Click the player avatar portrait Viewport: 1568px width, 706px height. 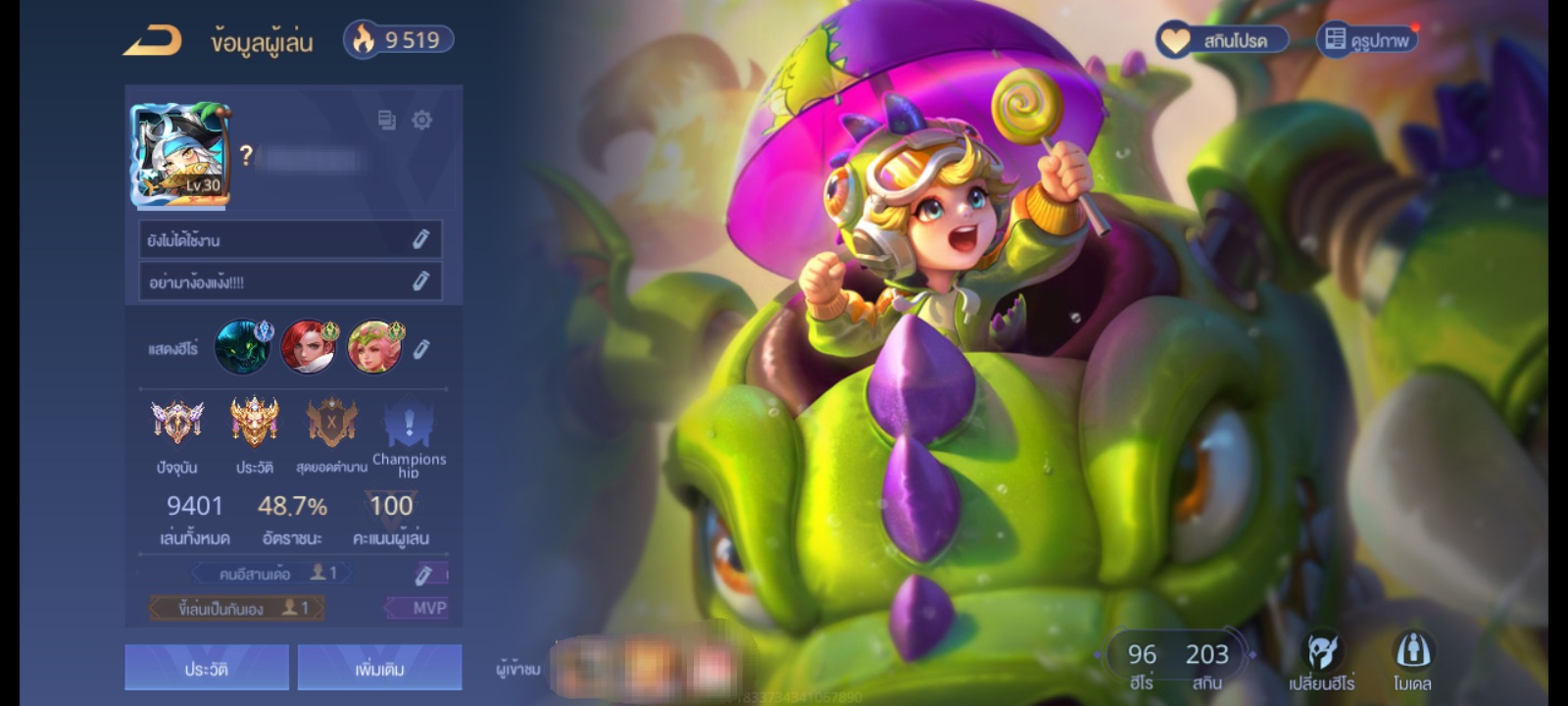coord(180,155)
